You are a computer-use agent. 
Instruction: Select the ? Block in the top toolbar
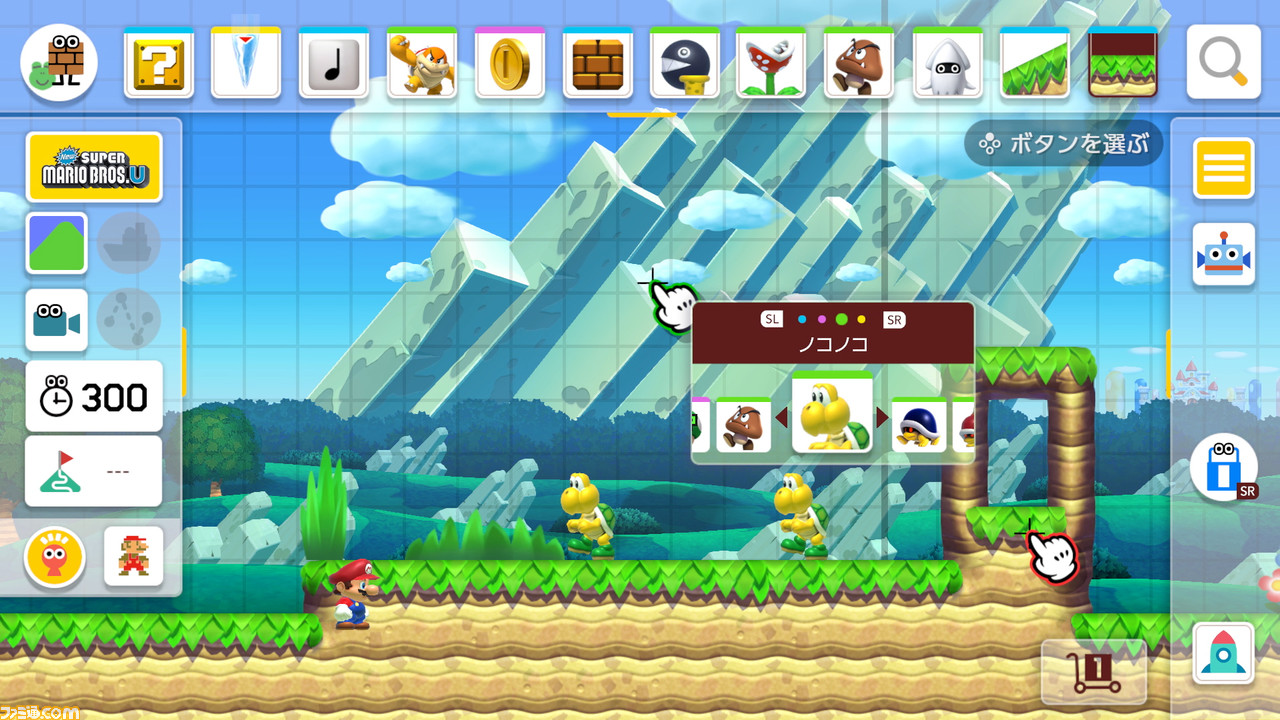point(158,62)
